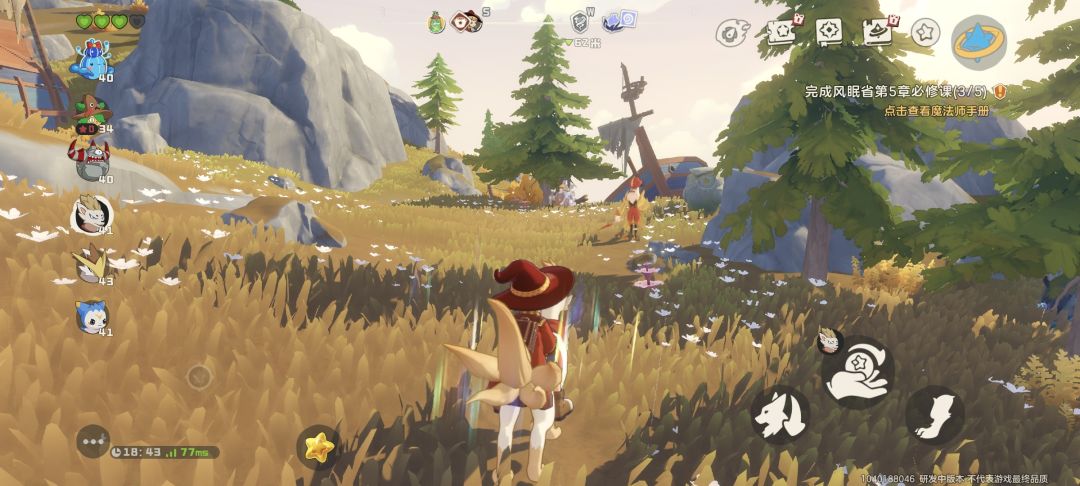Open the three-dot chat bubble button
This screenshot has width=1080, height=486.
click(93, 441)
